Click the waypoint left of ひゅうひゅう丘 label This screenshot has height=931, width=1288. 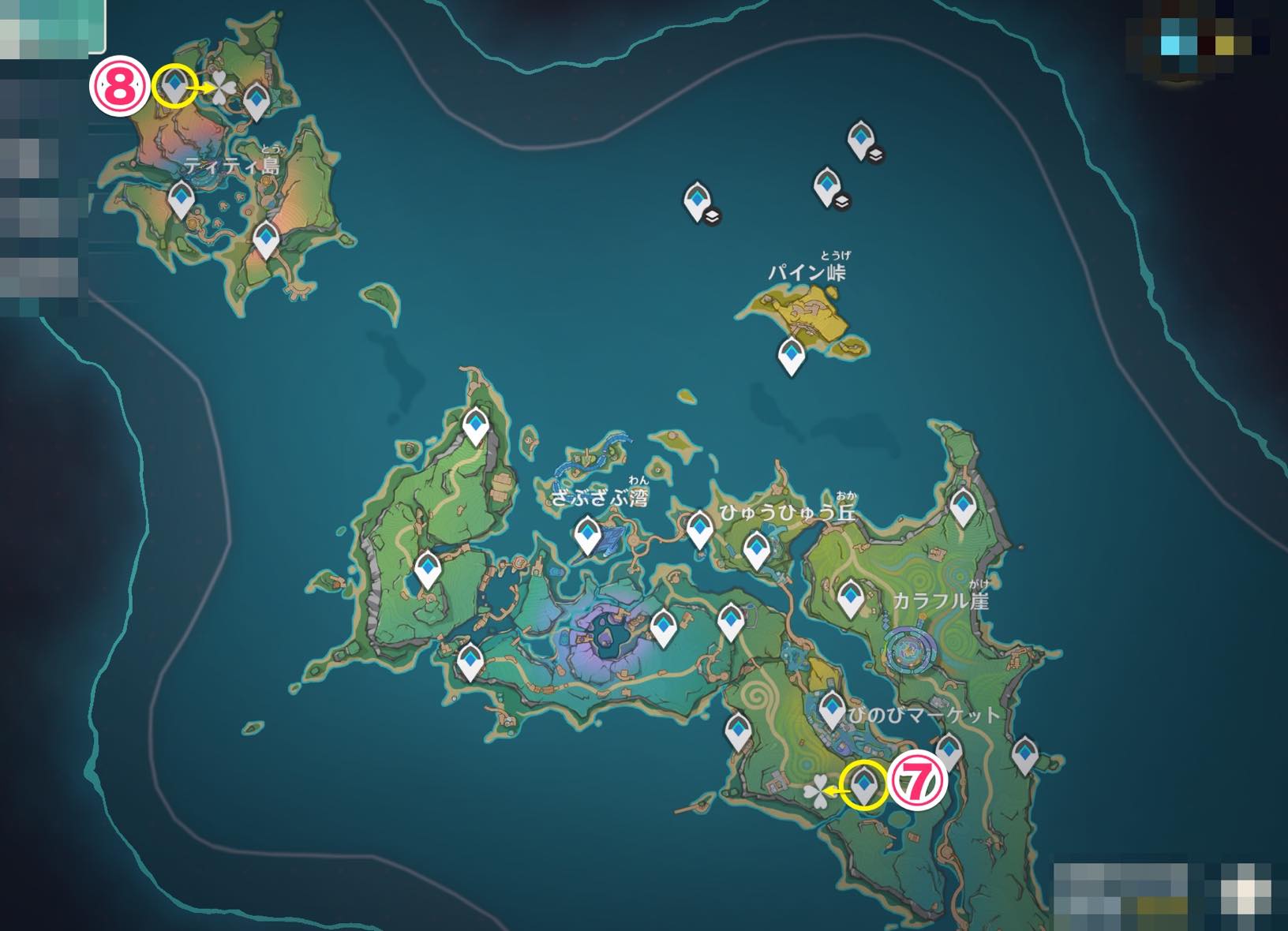coord(699,528)
